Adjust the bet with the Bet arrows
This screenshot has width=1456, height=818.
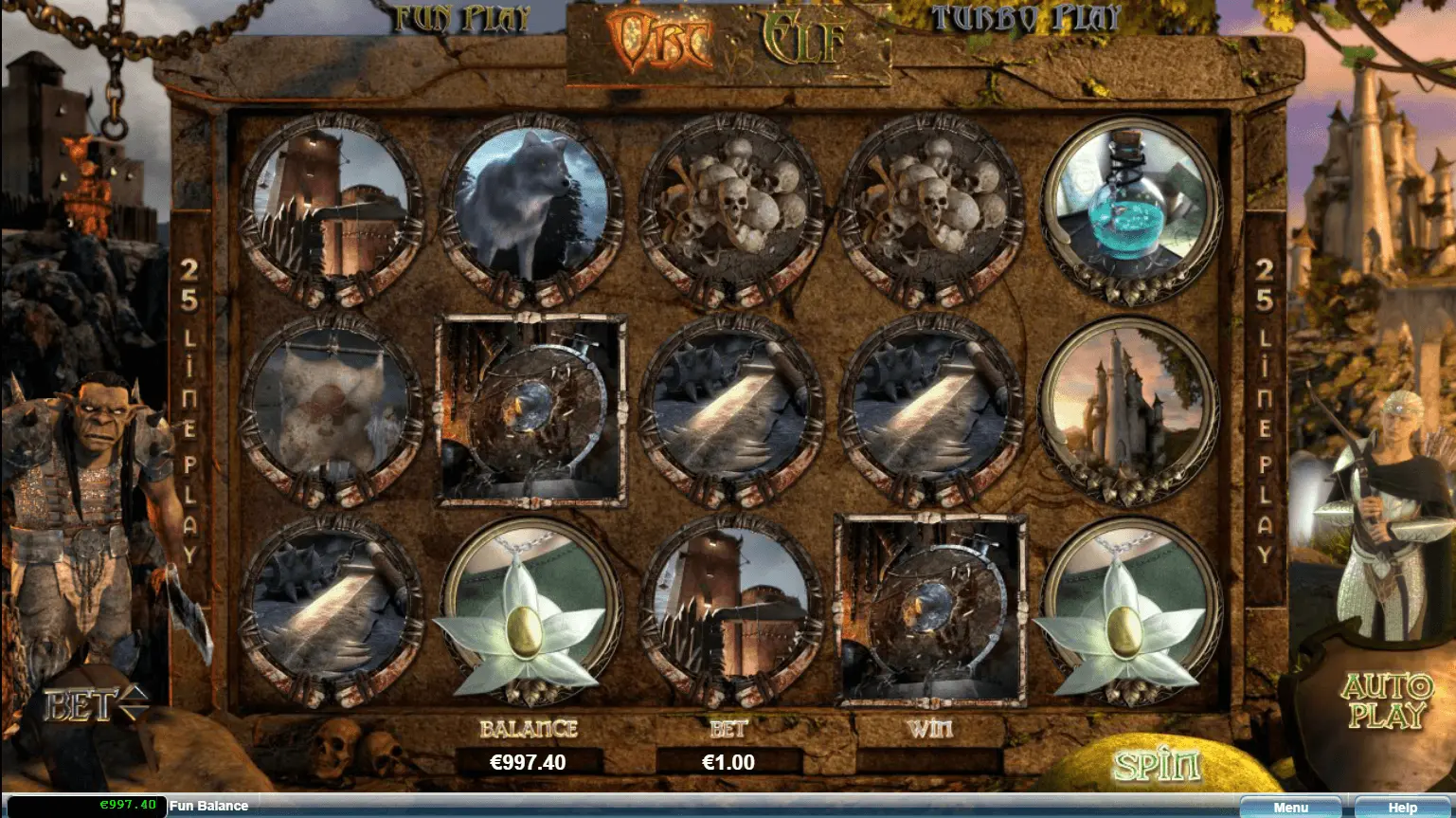tap(133, 704)
